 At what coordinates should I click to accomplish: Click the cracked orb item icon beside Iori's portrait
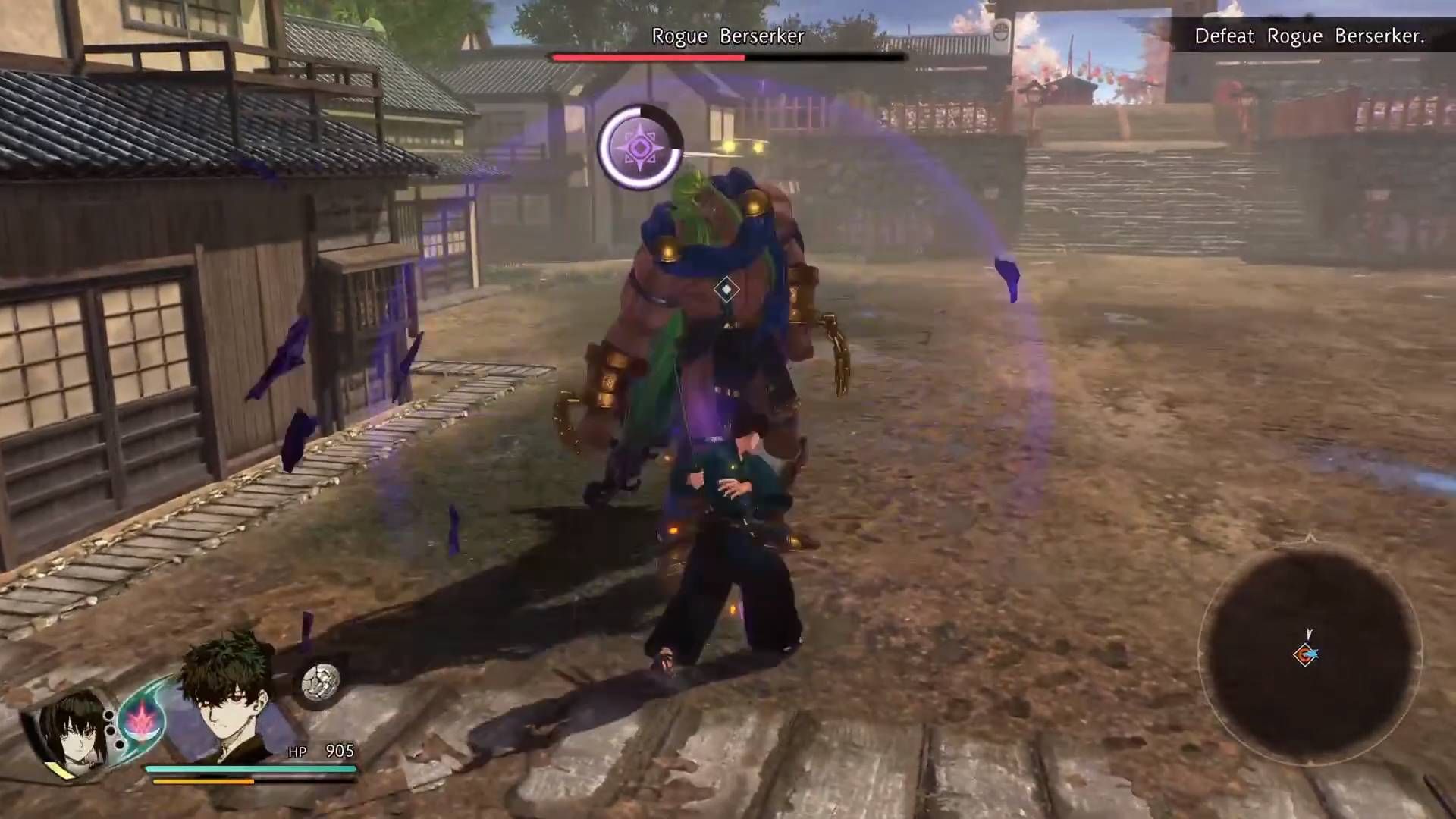click(320, 680)
